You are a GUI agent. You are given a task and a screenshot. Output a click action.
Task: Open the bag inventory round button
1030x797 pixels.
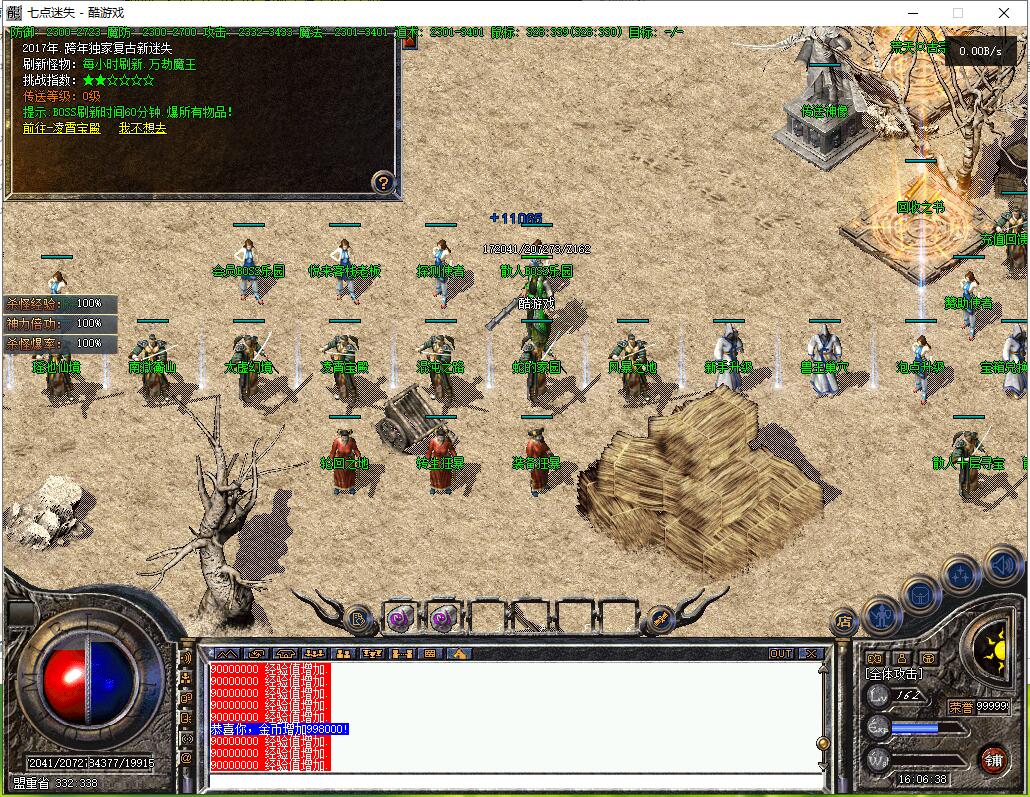click(921, 594)
